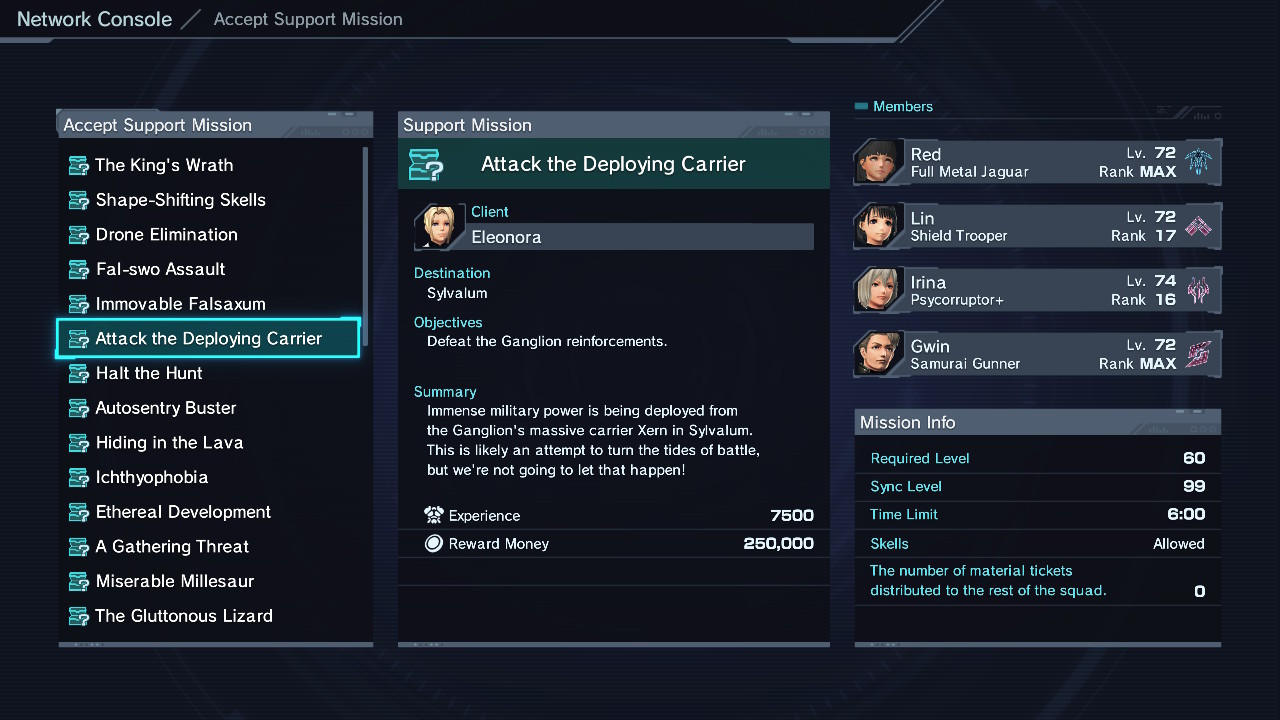Select Fal-swo Assault from the list
Screen dimensions: 1280x720
click(160, 269)
